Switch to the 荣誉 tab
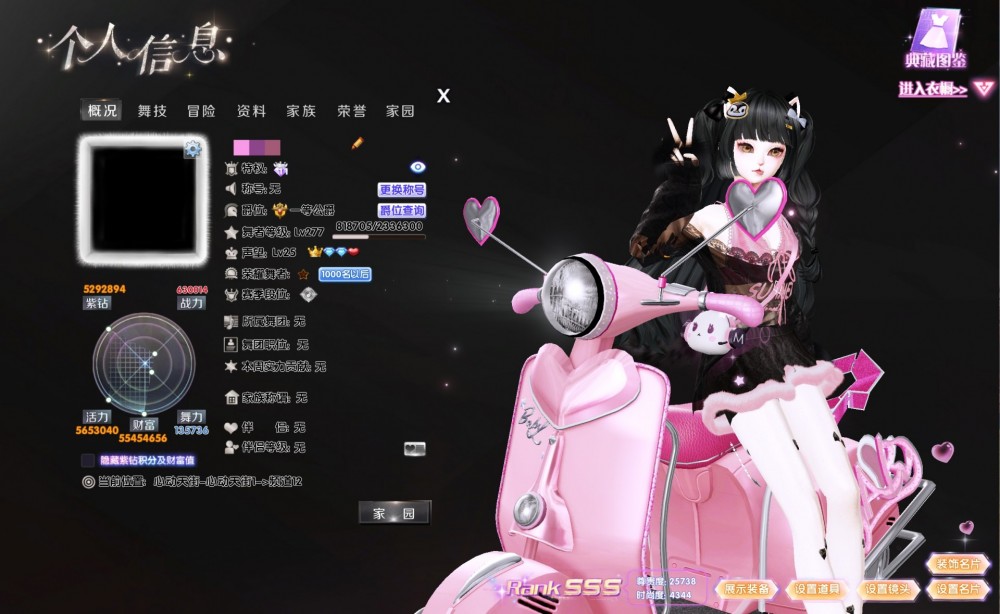 click(x=351, y=111)
